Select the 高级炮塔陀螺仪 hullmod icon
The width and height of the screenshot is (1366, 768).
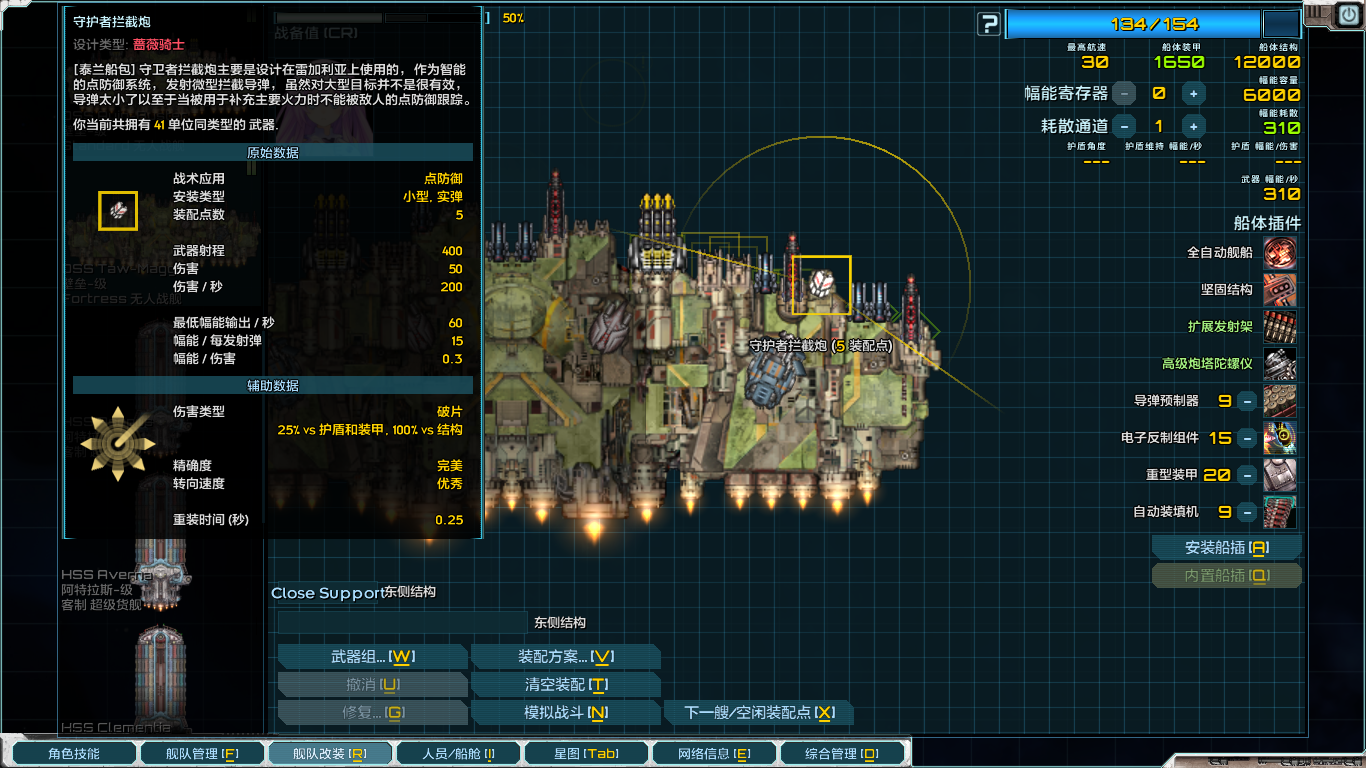1280,364
